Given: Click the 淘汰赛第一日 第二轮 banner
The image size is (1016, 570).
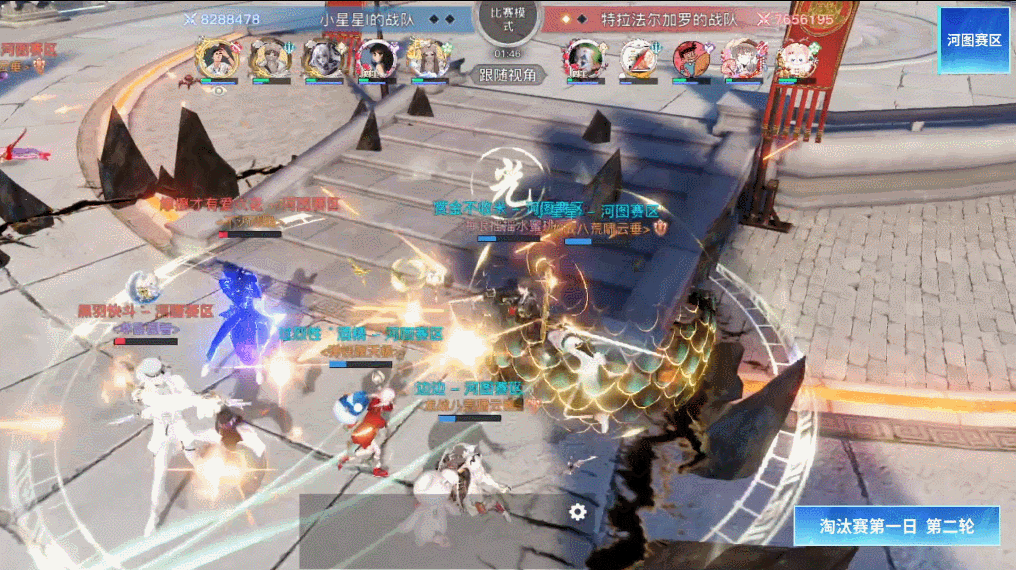Looking at the screenshot, I should [x=896, y=526].
